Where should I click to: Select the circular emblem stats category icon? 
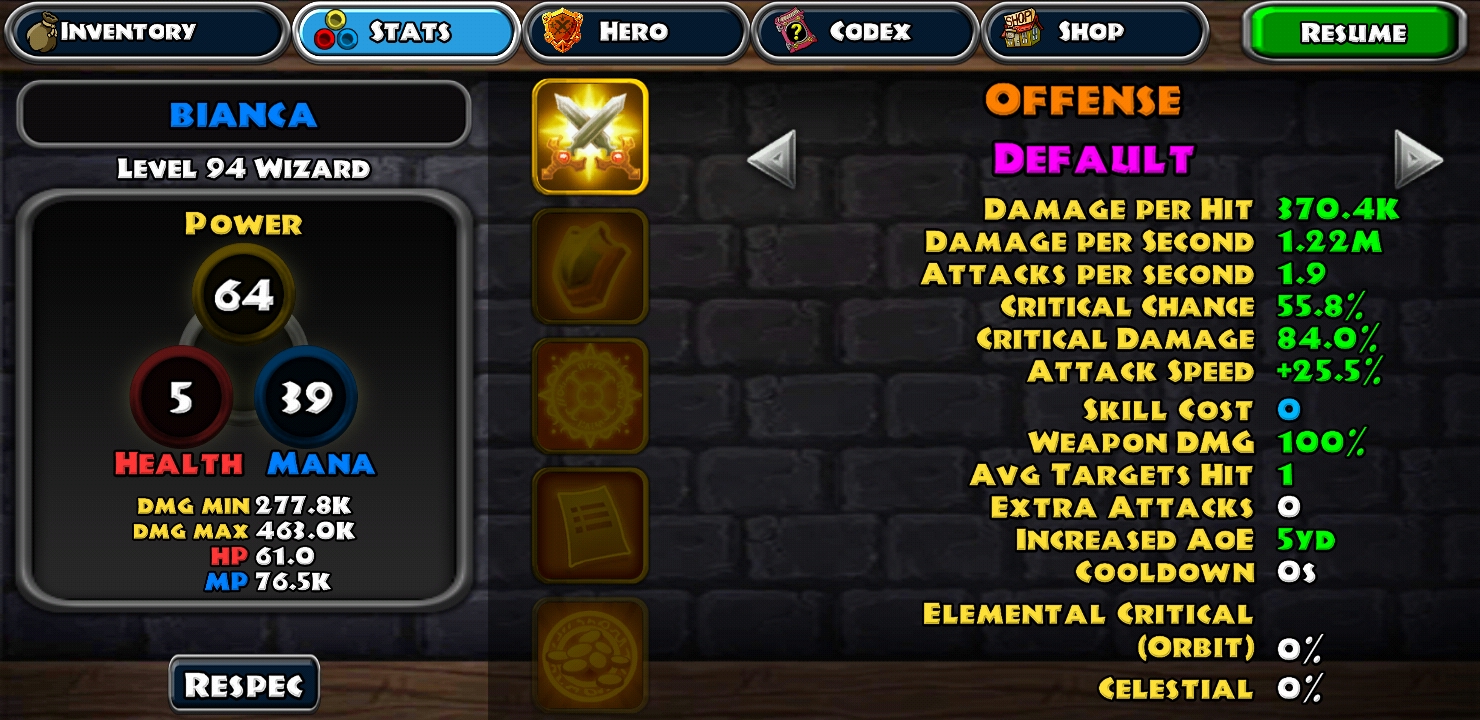[x=590, y=396]
